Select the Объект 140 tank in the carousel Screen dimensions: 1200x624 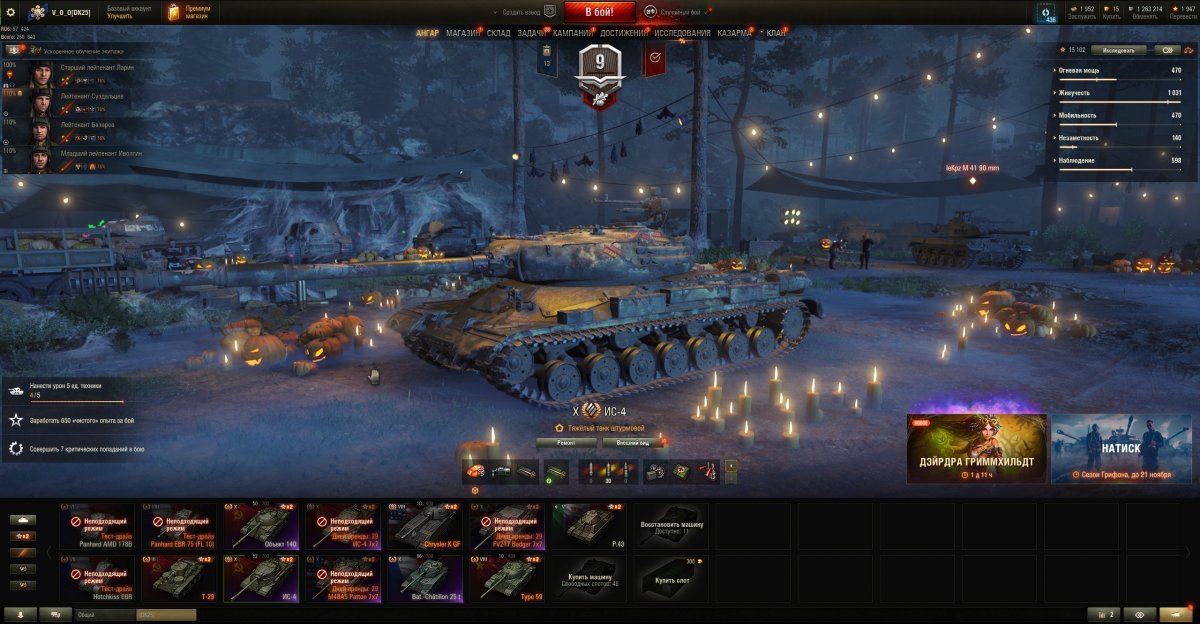(261, 527)
